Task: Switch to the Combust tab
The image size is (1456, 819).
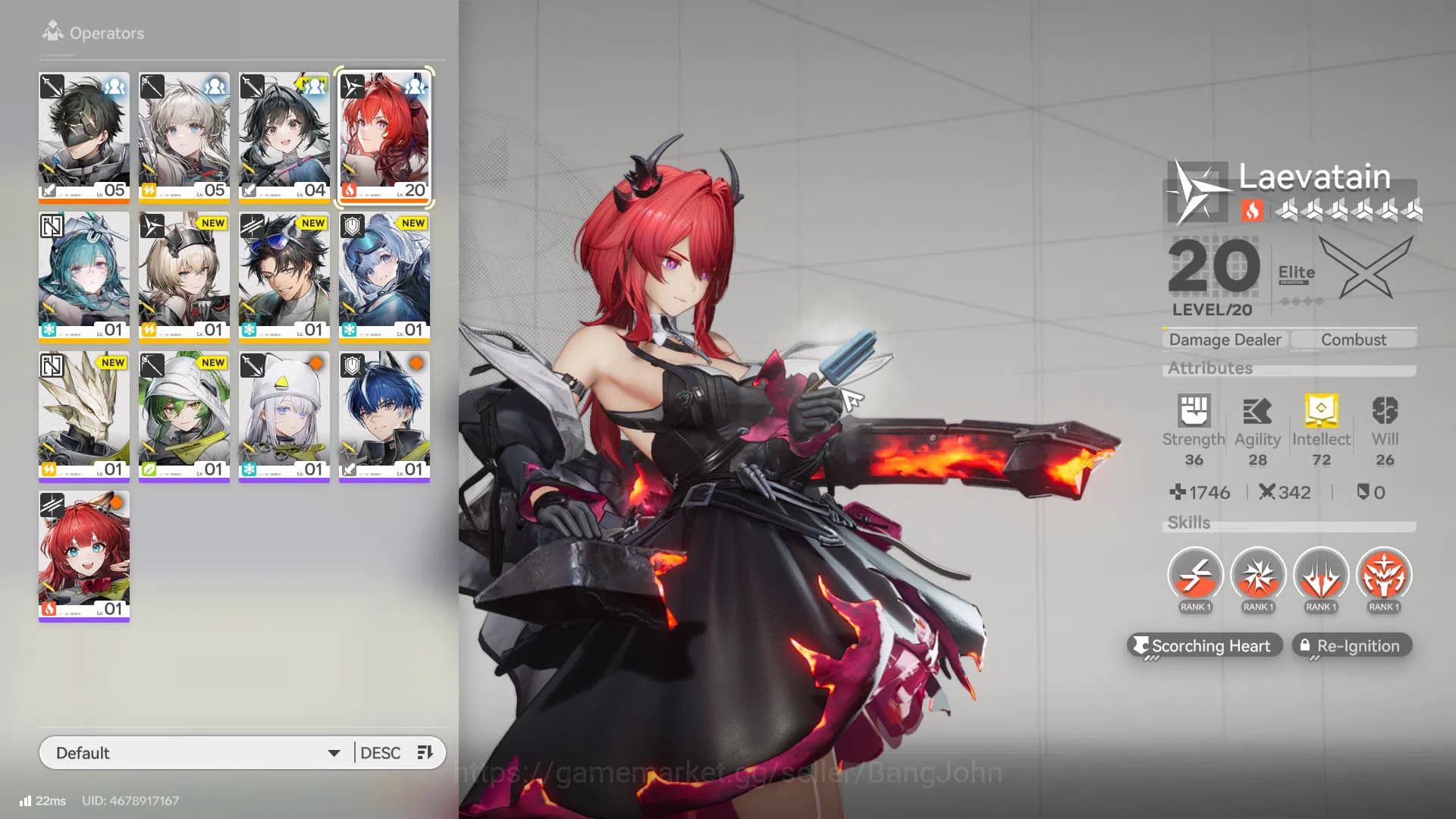Action: tap(1354, 339)
